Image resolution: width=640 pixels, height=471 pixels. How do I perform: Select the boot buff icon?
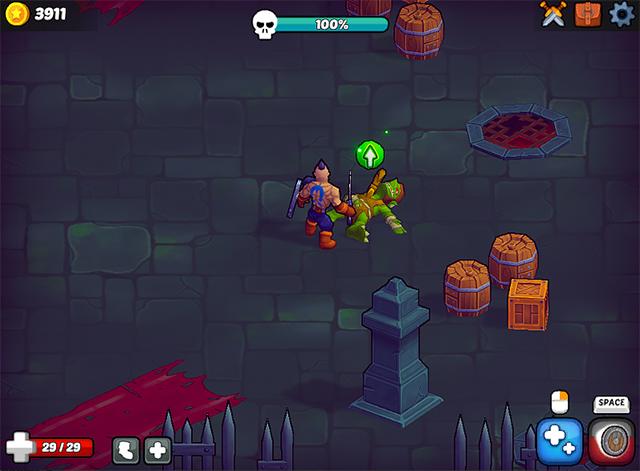[126, 450]
